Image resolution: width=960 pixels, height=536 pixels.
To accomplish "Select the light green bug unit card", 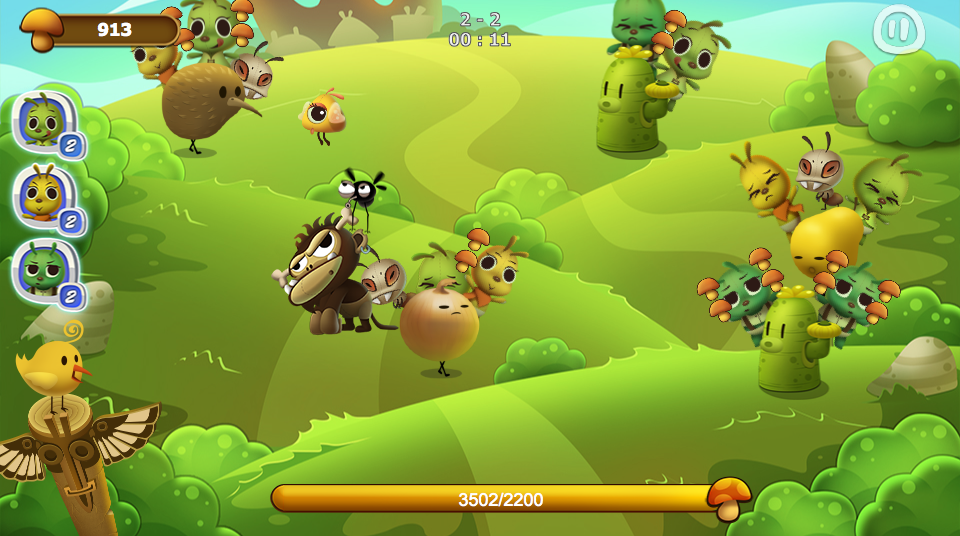I will [x=45, y=122].
